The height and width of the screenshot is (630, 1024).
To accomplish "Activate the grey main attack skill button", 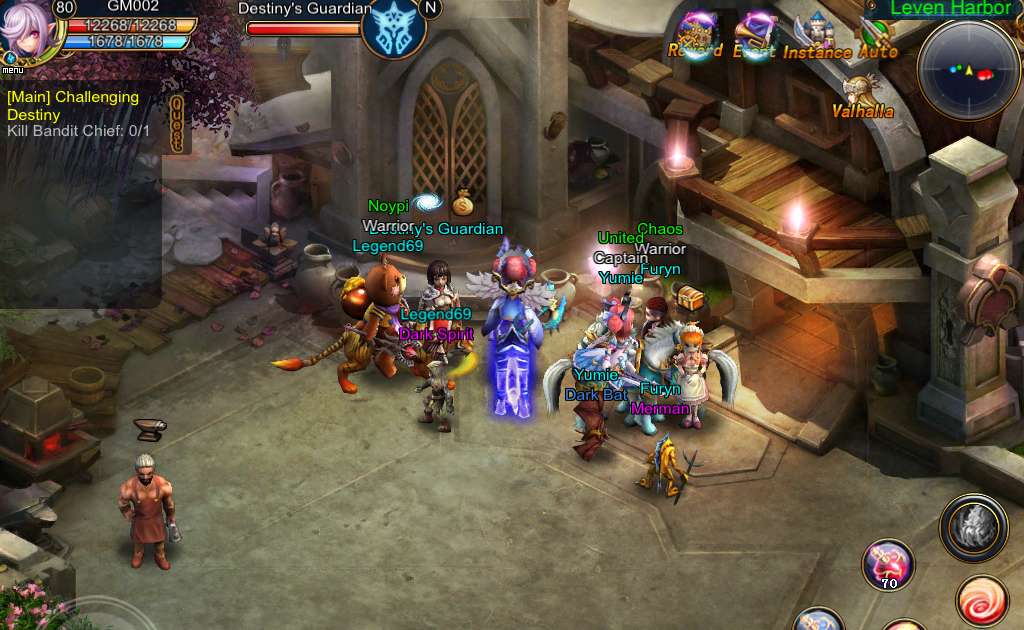I will click(973, 527).
